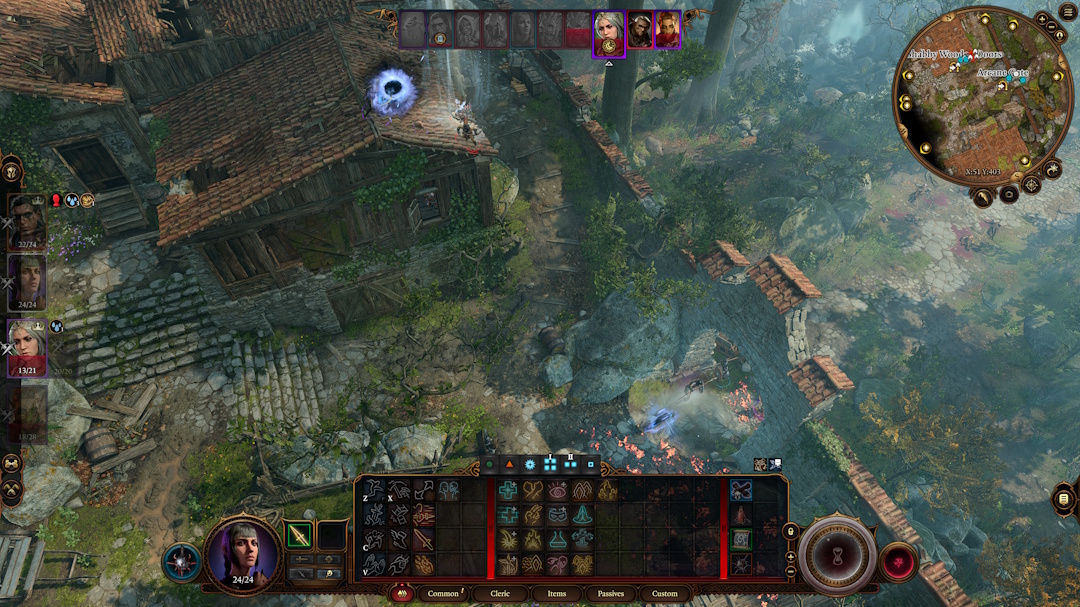The height and width of the screenshot is (607, 1080).
Task: Click the End Turn hourglass button
Action: [x=837, y=553]
